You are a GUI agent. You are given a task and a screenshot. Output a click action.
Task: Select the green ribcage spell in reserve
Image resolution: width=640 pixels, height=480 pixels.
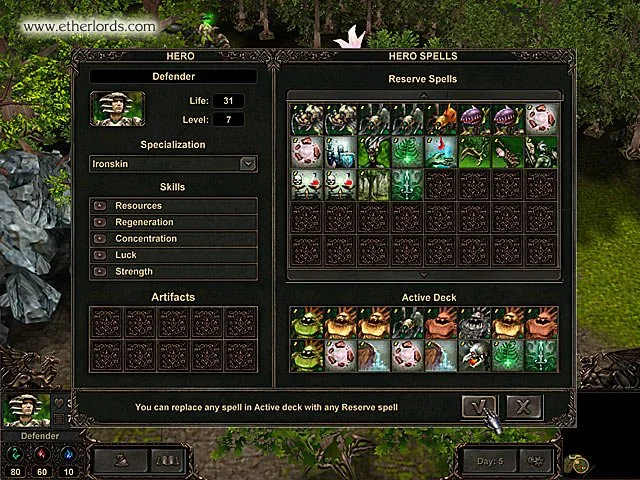coord(408,152)
